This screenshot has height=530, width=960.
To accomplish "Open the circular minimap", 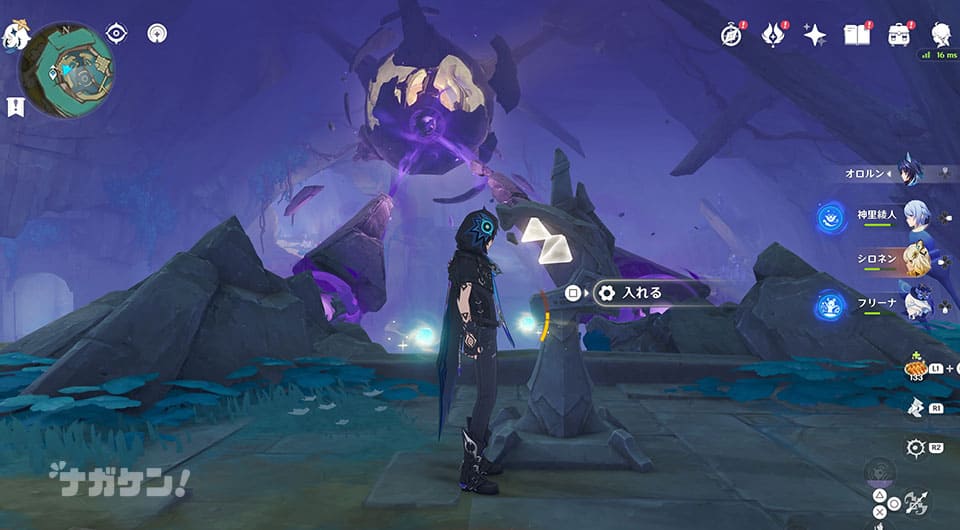I will pyautogui.click(x=67, y=70).
